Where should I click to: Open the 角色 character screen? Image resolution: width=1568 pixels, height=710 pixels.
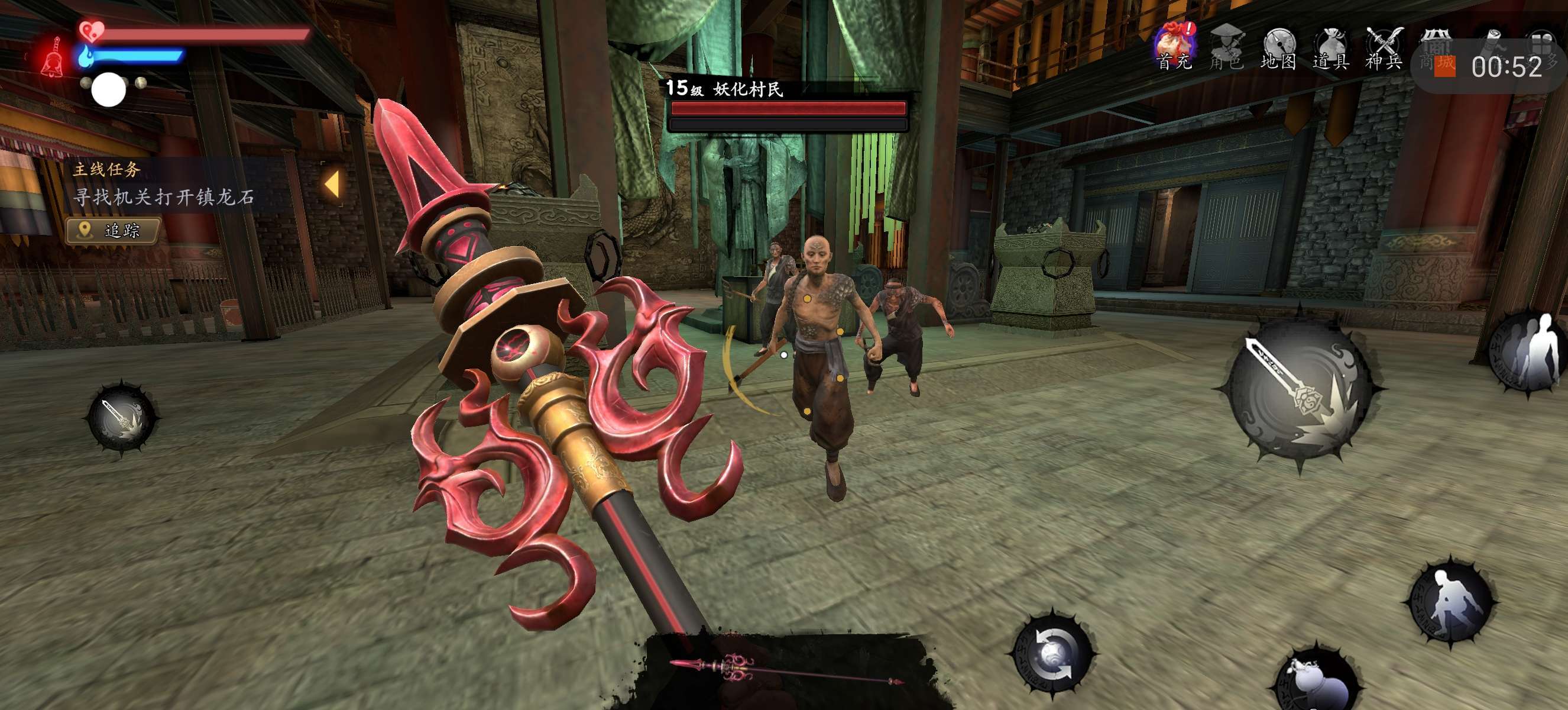point(1226,47)
